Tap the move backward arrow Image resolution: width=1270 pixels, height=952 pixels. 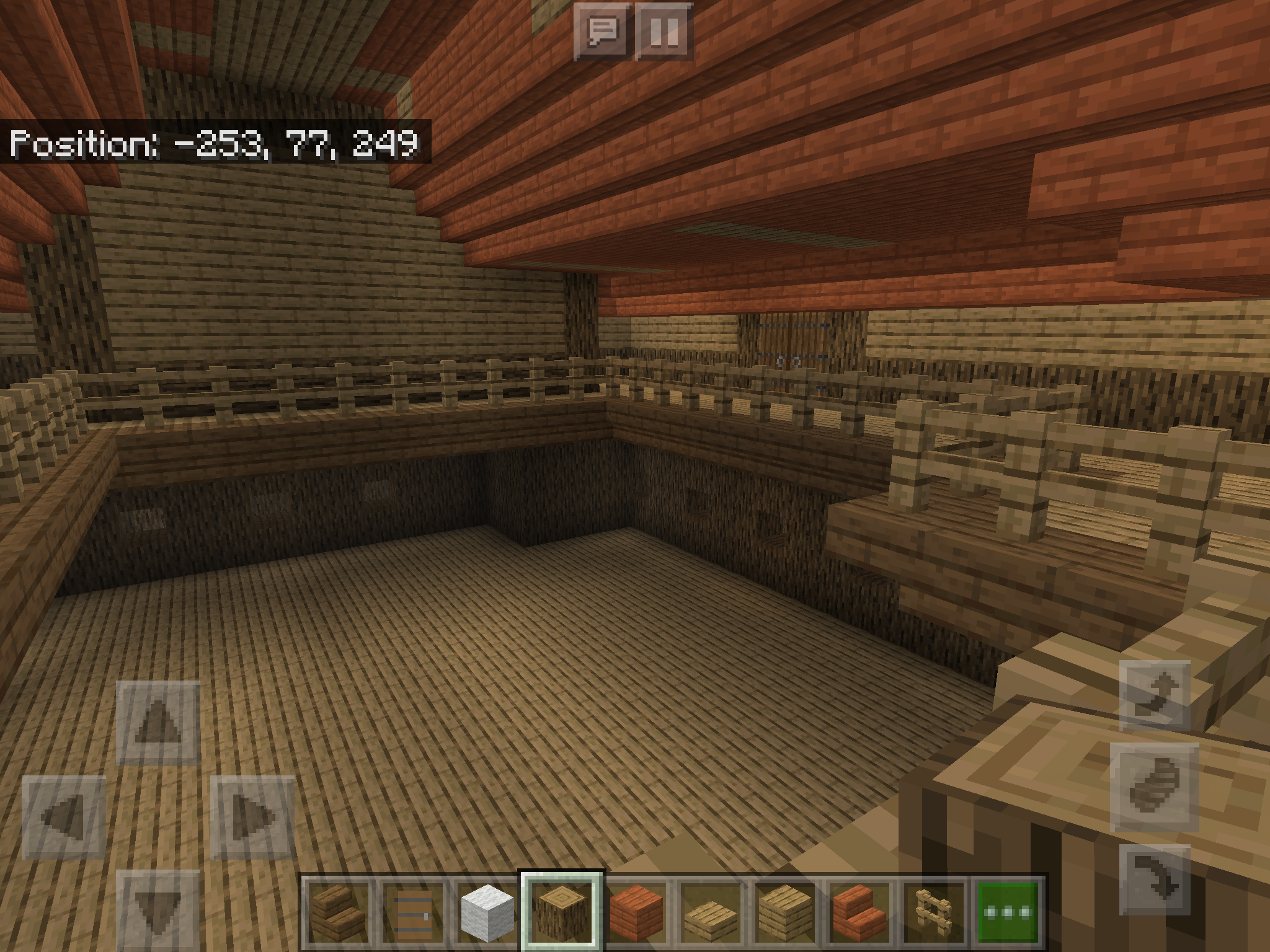coord(158,908)
